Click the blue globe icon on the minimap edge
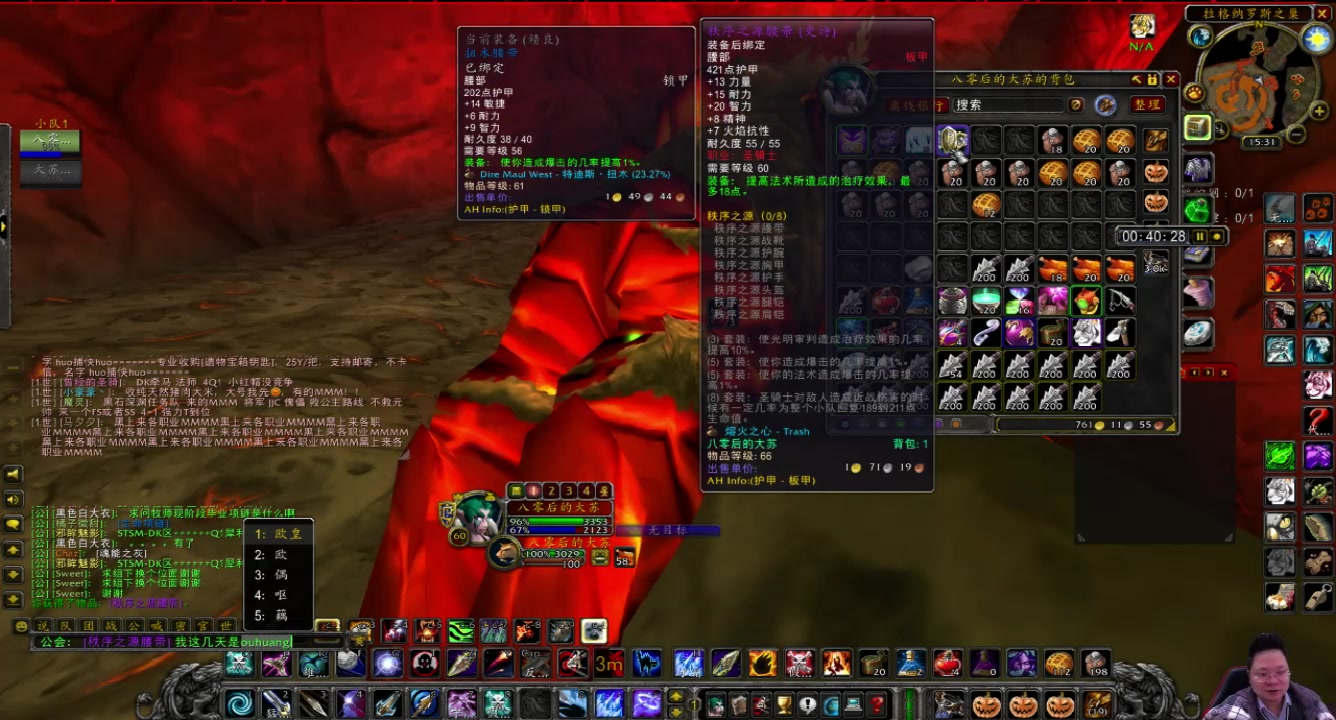 (x=1200, y=37)
